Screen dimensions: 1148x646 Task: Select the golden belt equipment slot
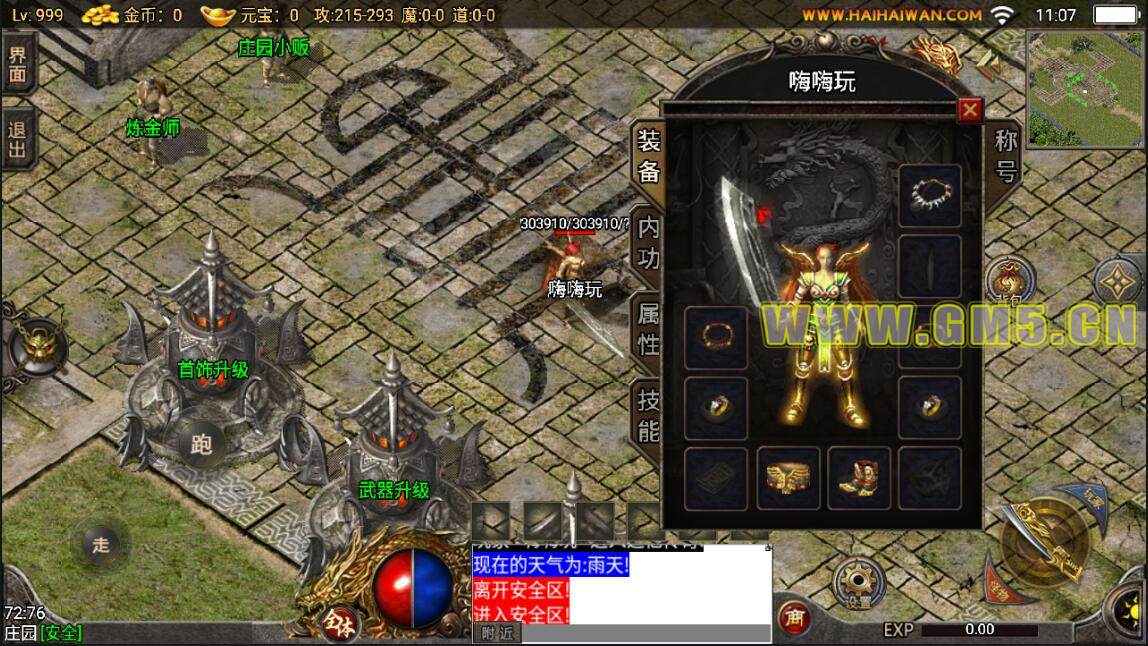pos(788,478)
